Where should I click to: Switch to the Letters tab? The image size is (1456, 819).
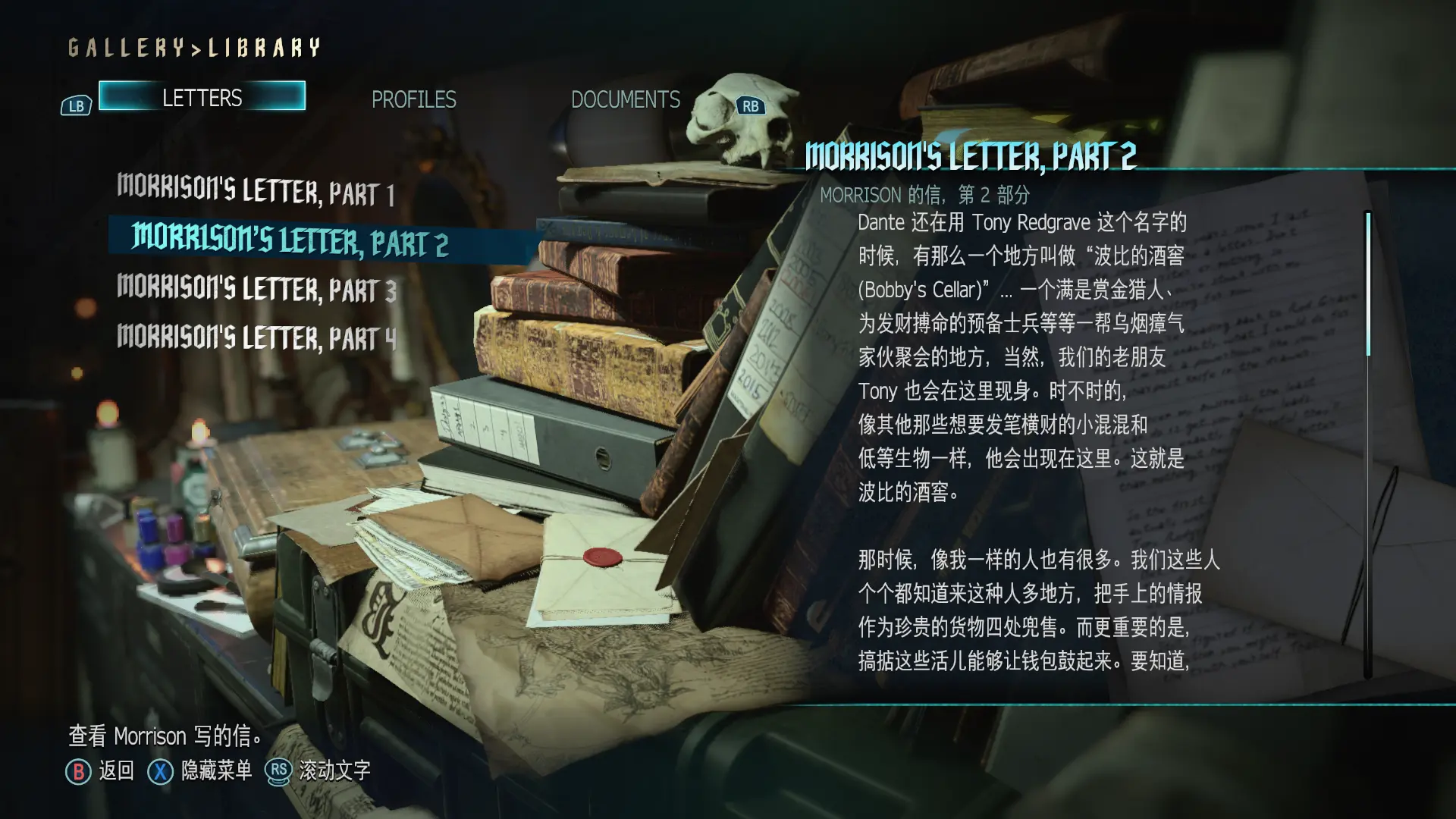point(202,97)
